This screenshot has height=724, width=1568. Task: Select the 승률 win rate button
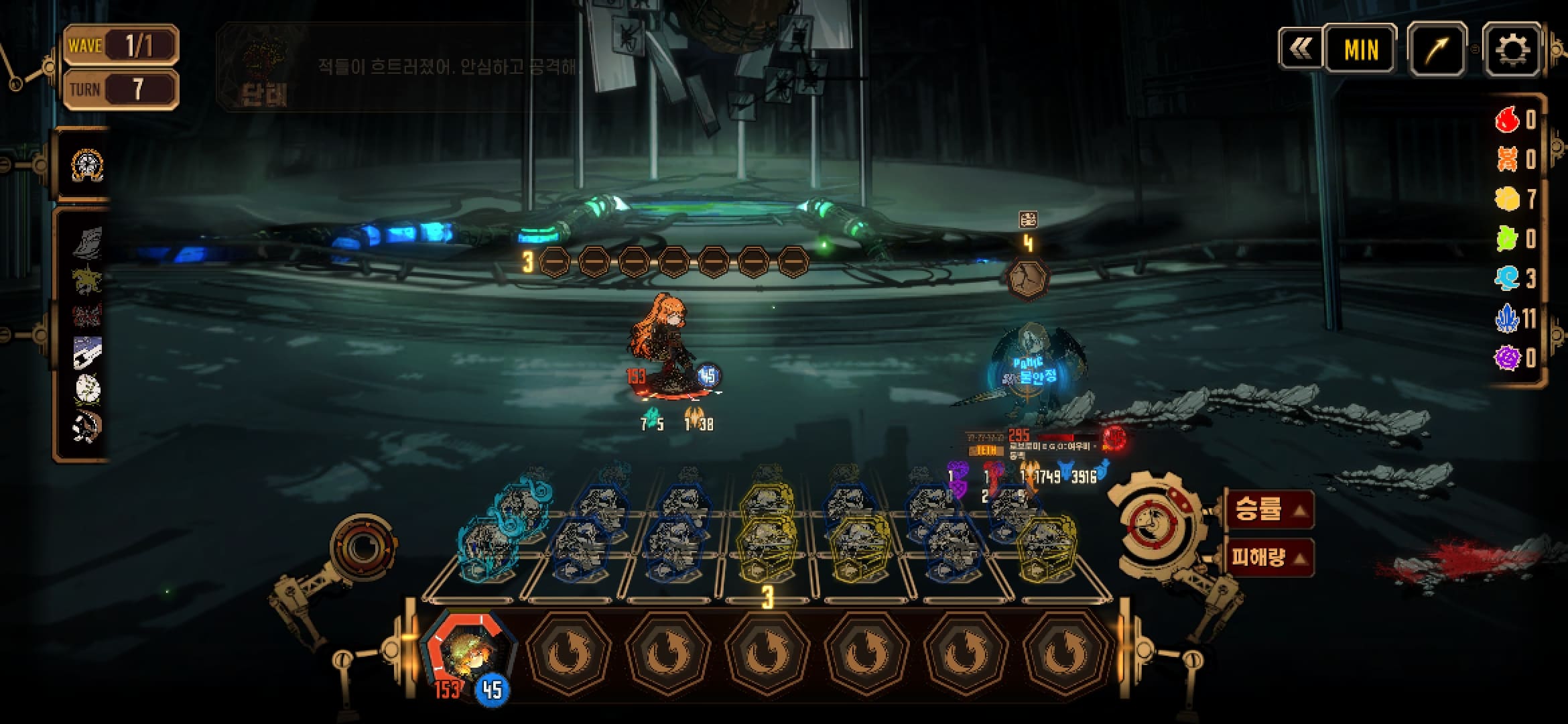pos(1269,509)
